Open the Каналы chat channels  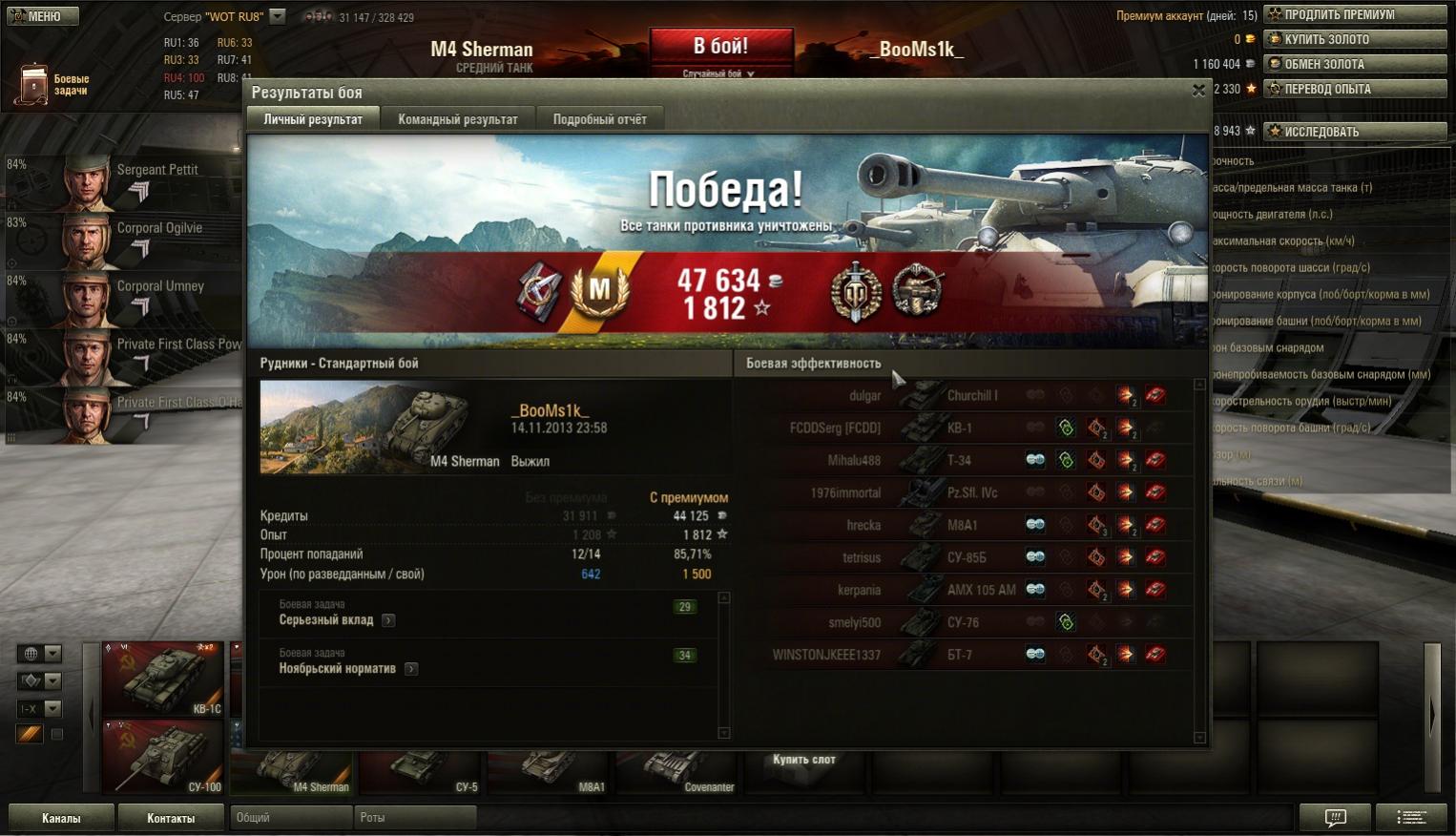point(61,818)
